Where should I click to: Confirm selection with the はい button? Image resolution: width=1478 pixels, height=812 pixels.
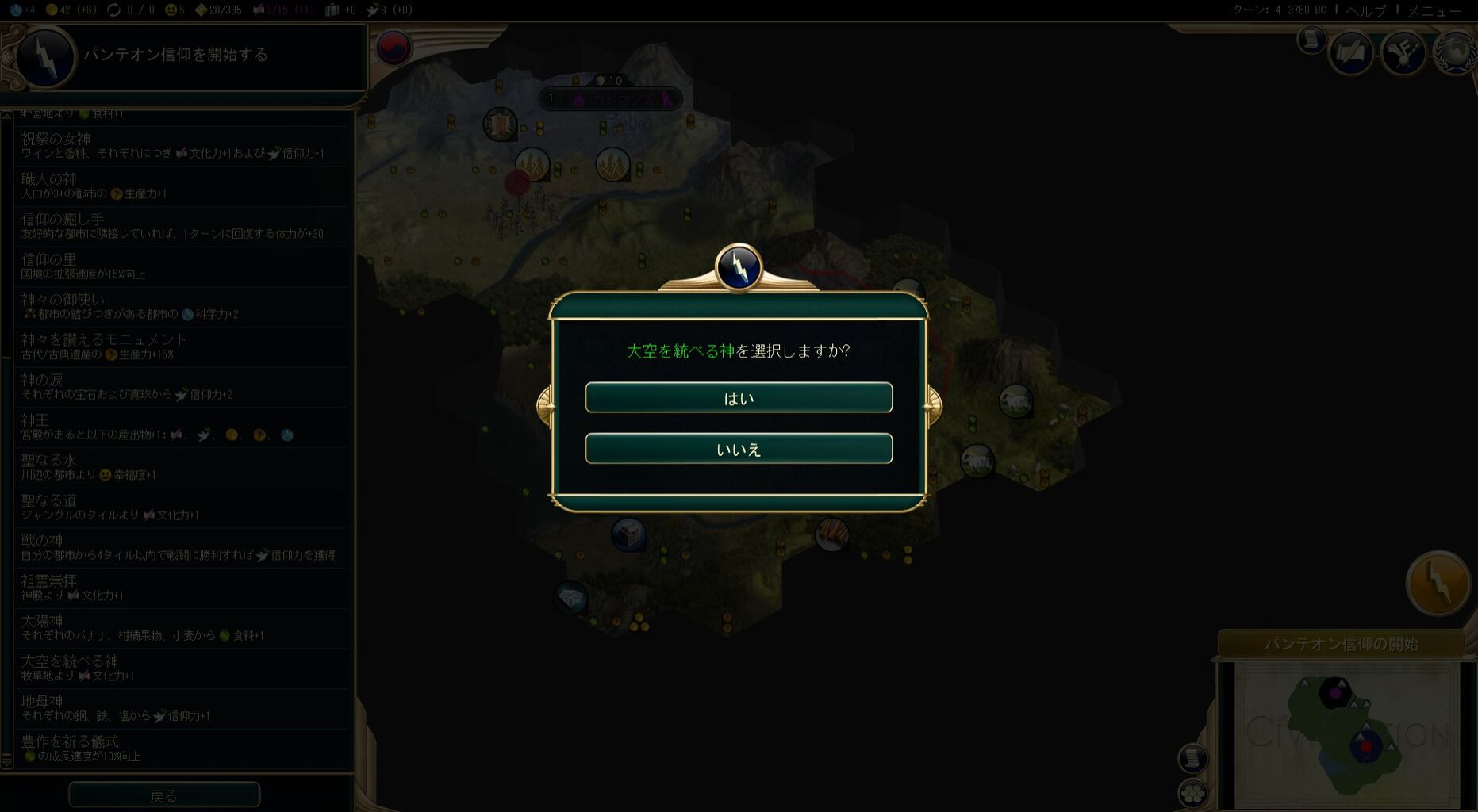click(x=739, y=397)
